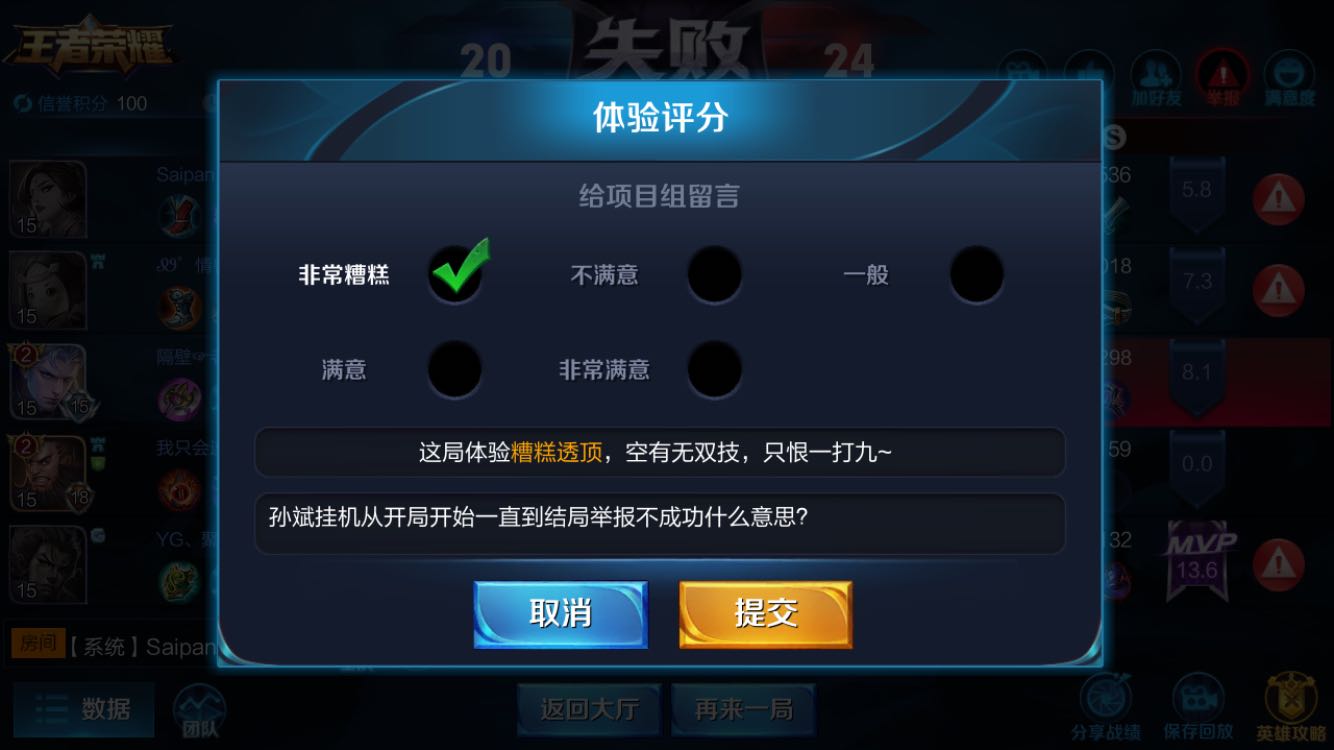This screenshot has height=750, width=1334.
Task: Select the 非常满意 rating option
Action: [714, 370]
